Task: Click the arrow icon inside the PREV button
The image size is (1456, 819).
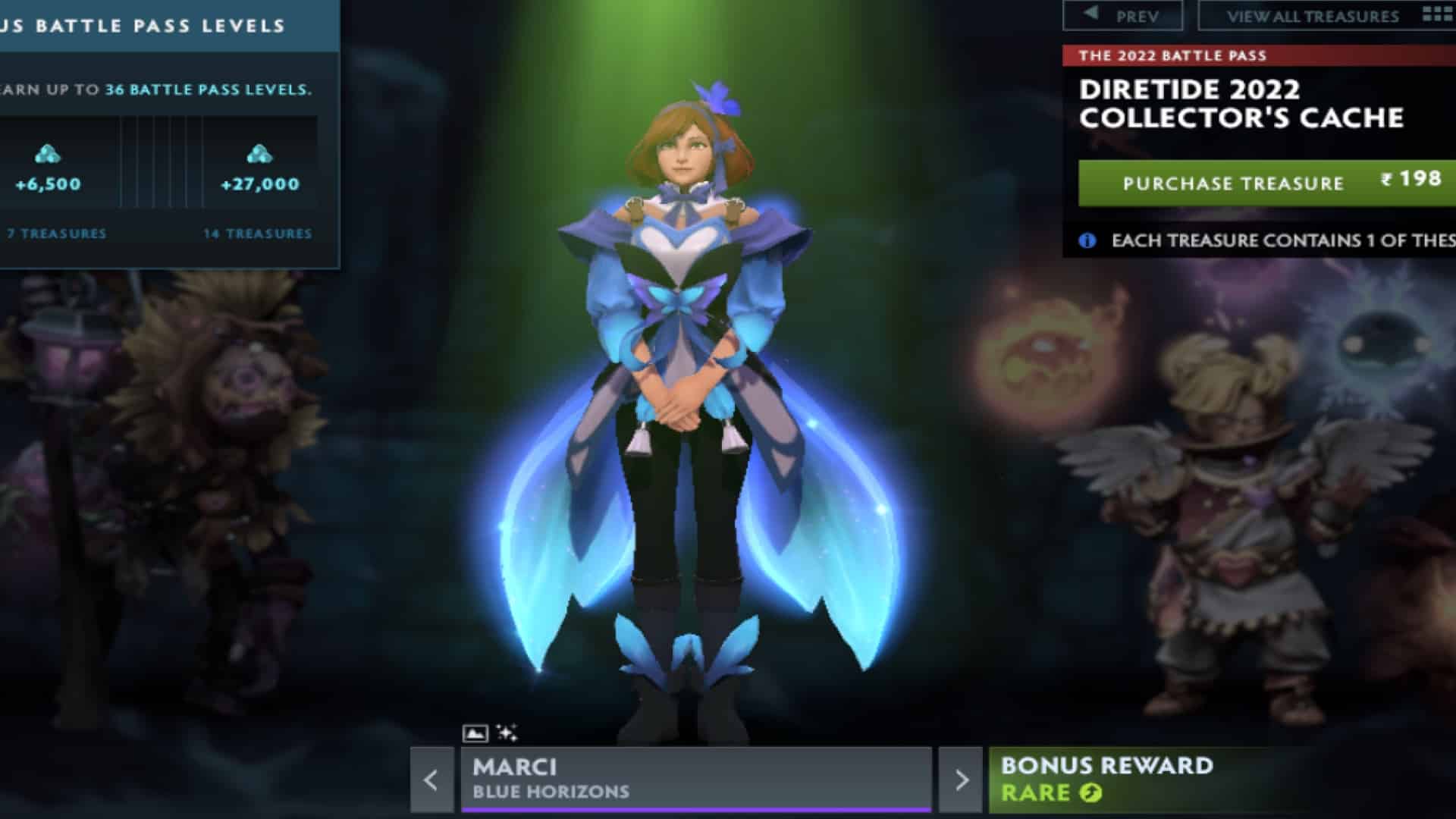Action: point(1090,12)
